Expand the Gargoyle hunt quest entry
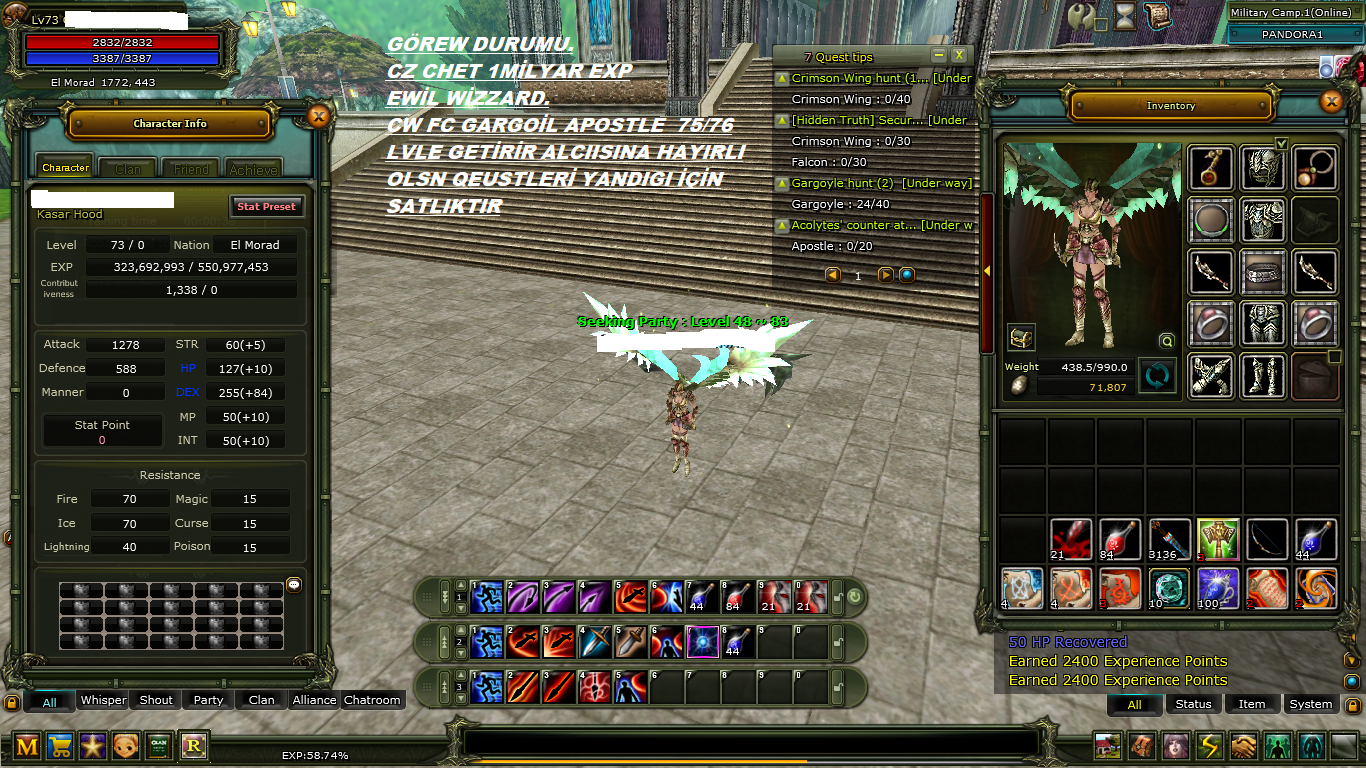The height and width of the screenshot is (768, 1366). click(x=782, y=183)
